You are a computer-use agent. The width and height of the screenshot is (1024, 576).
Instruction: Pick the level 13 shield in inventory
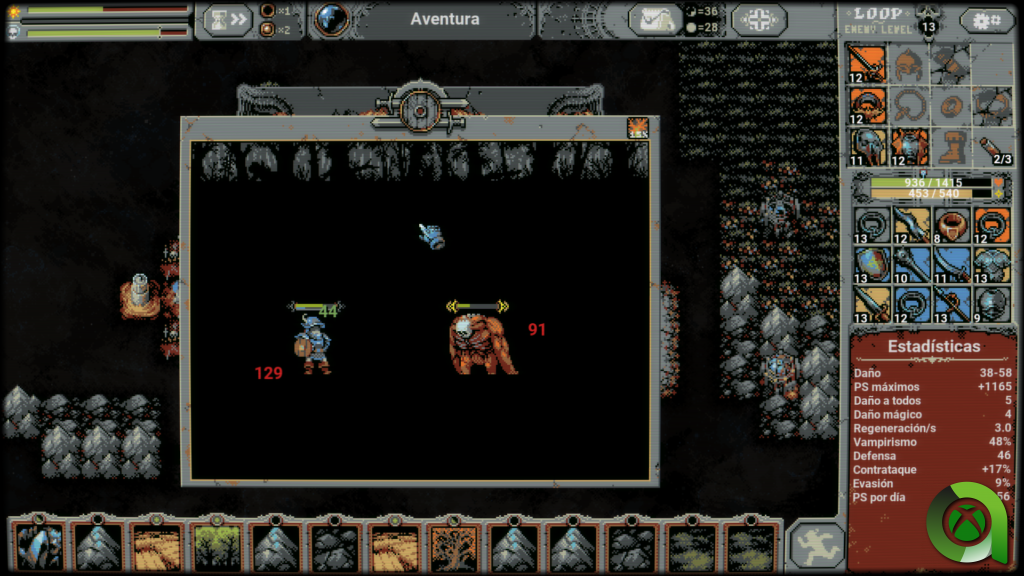point(869,265)
